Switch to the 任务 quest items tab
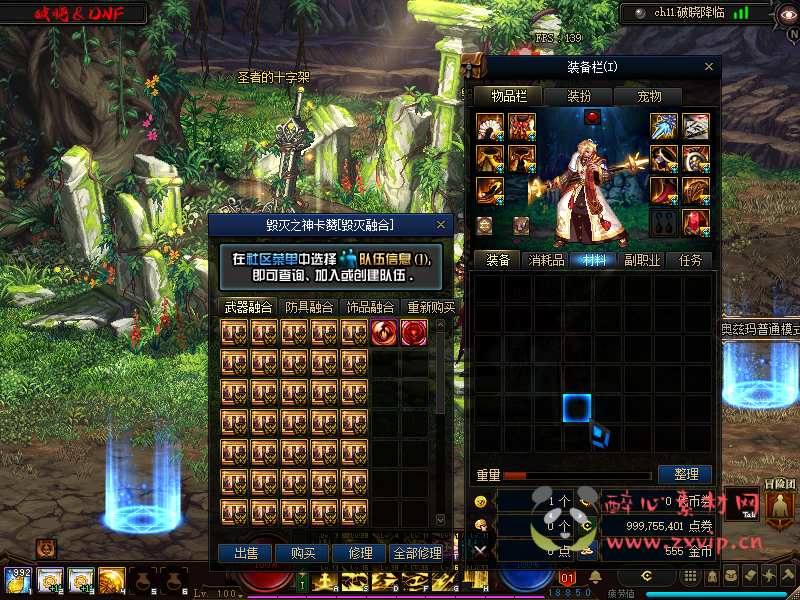Screen dimensions: 800x600 (690, 260)
